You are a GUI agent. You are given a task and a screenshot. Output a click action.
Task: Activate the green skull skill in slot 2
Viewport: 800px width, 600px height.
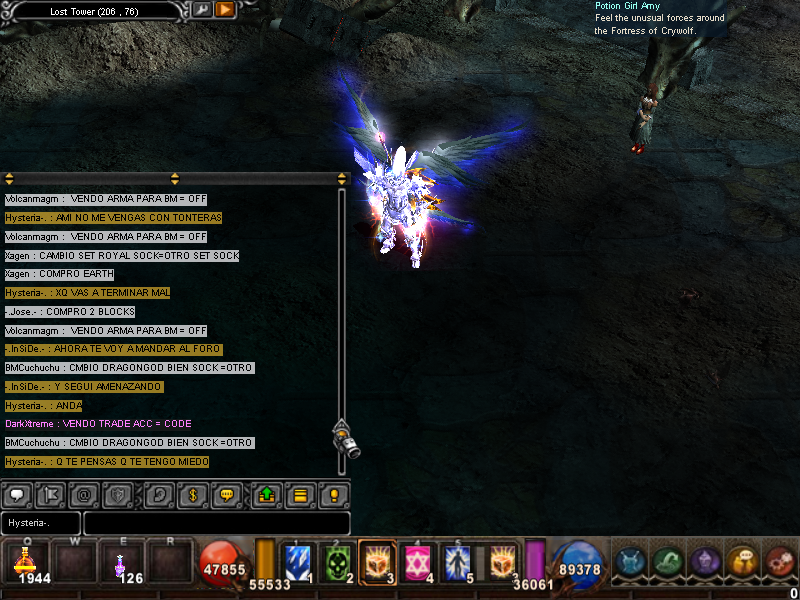336,563
